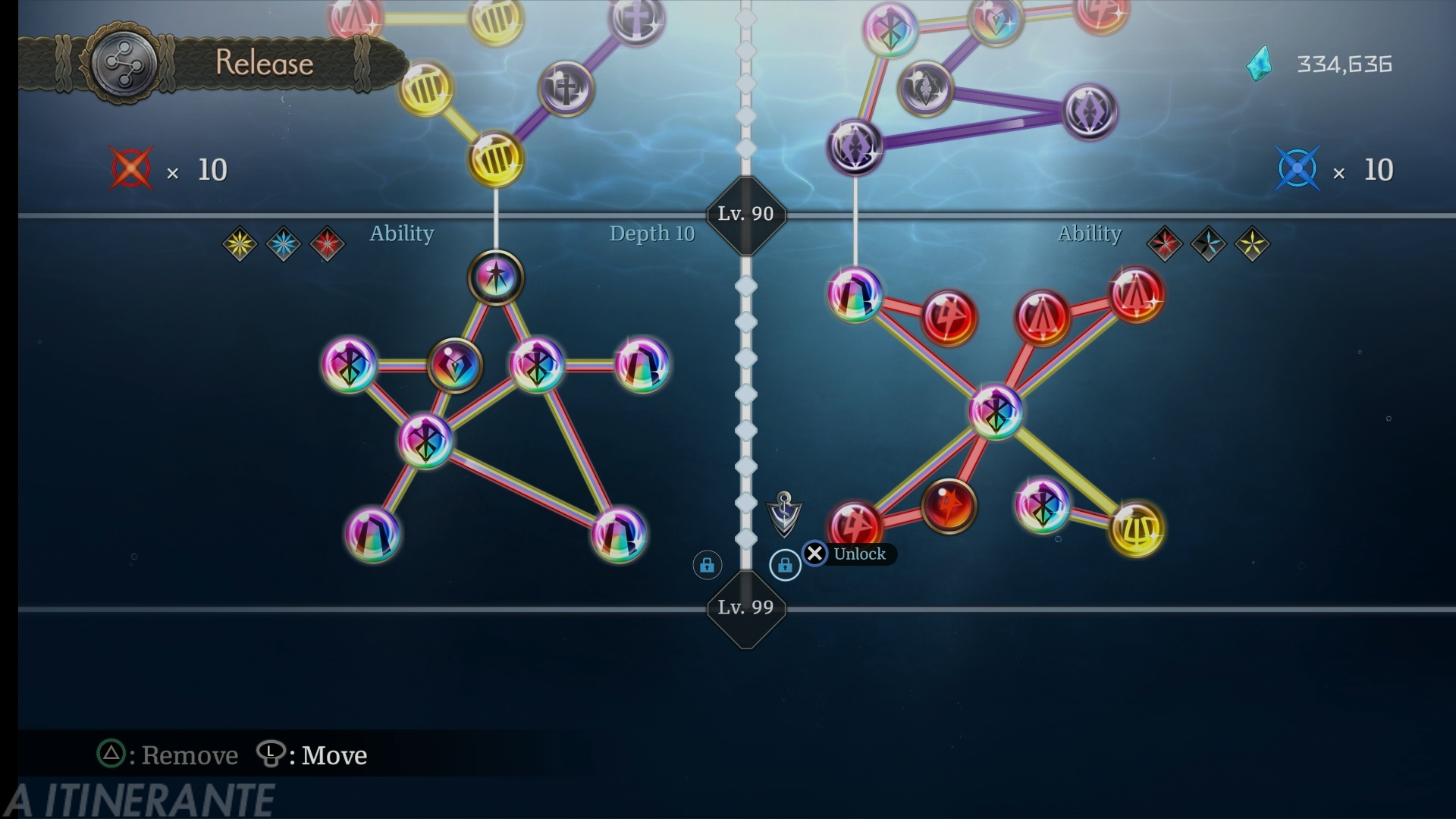Select the highlighted lock node beside the Unlock prompt
This screenshot has width=1456, height=819.
pyautogui.click(x=785, y=565)
